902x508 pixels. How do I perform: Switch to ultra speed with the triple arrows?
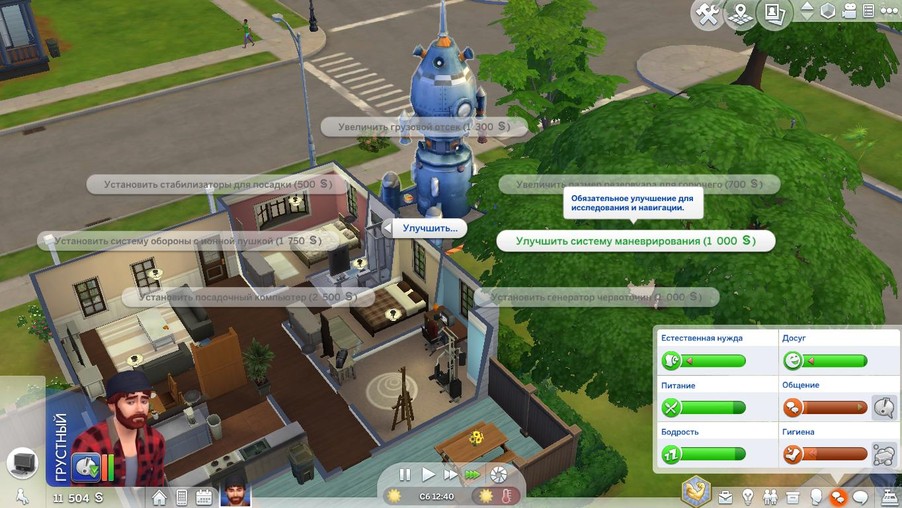pos(473,474)
